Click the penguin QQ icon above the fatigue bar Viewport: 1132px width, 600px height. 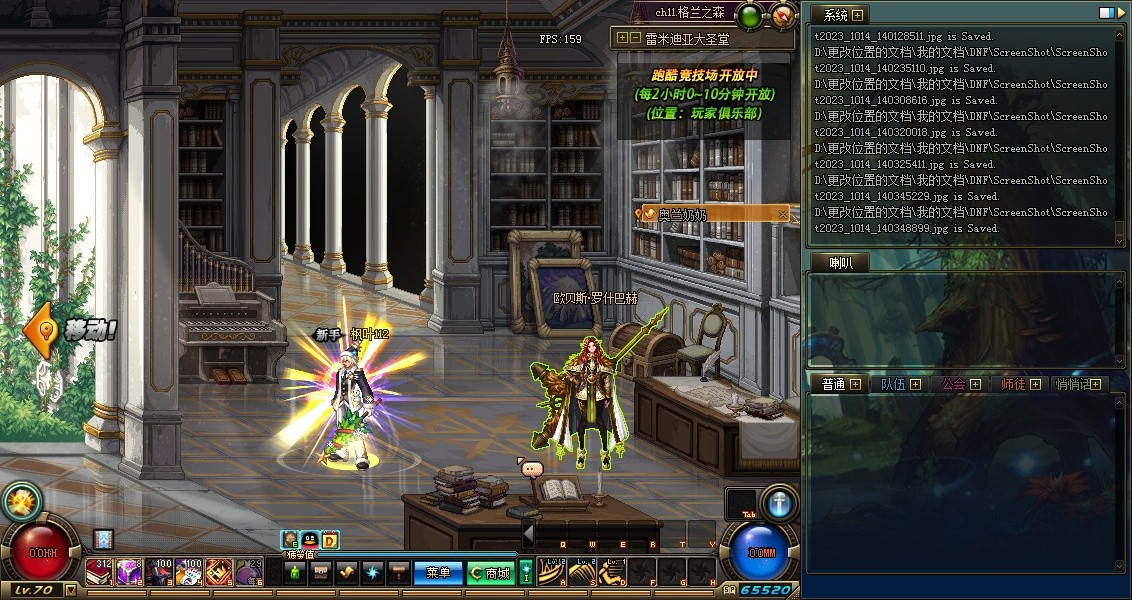[309, 540]
